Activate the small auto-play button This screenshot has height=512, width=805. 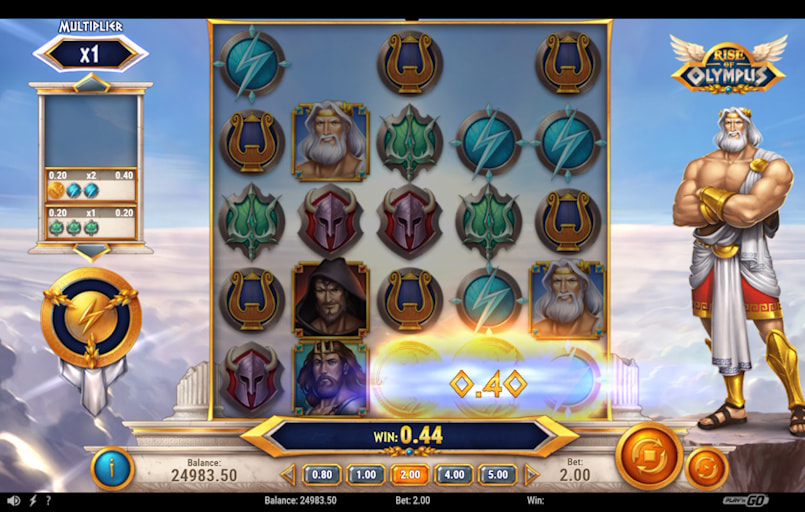tap(706, 468)
